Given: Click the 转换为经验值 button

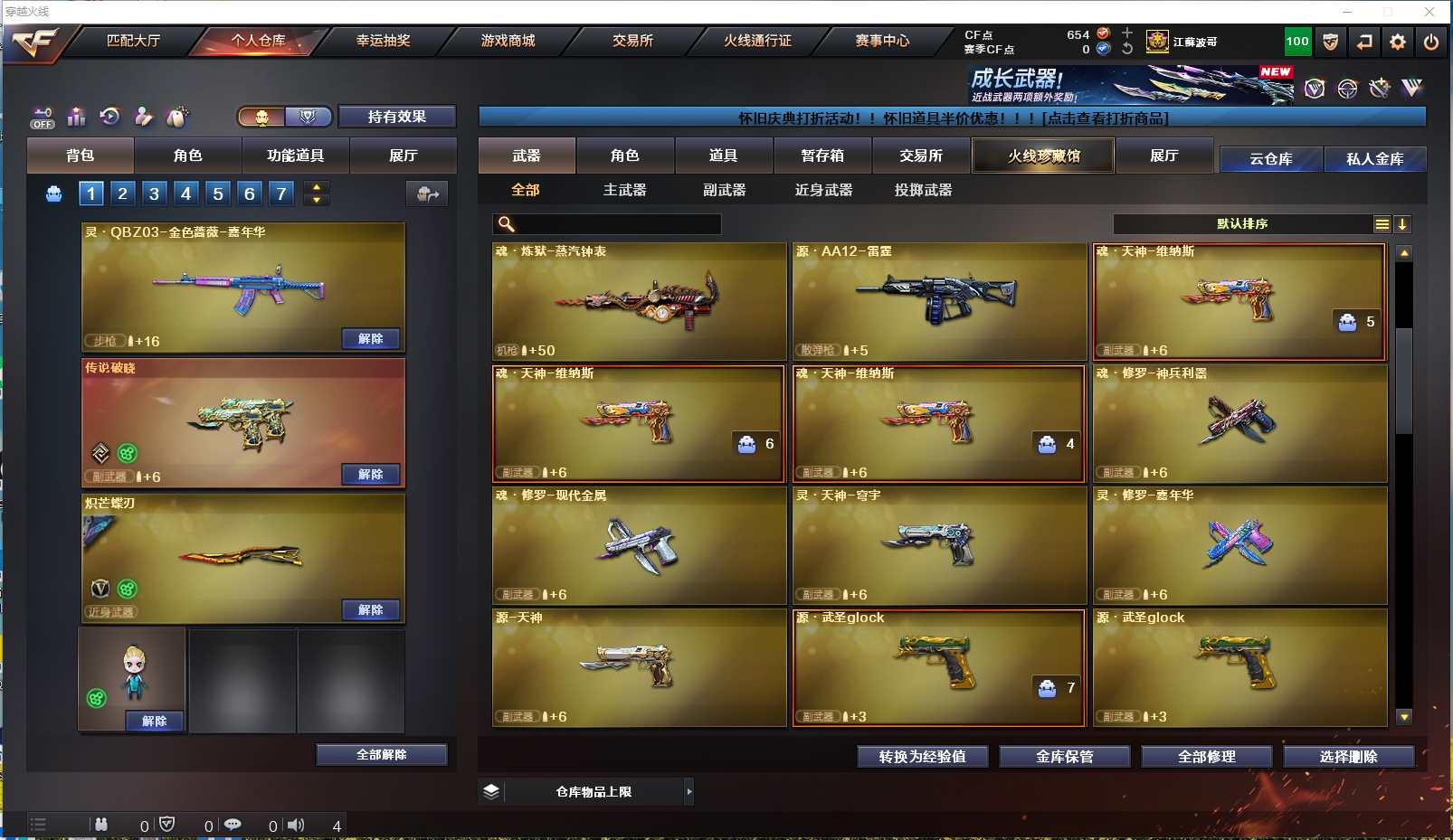Looking at the screenshot, I should pos(922,756).
